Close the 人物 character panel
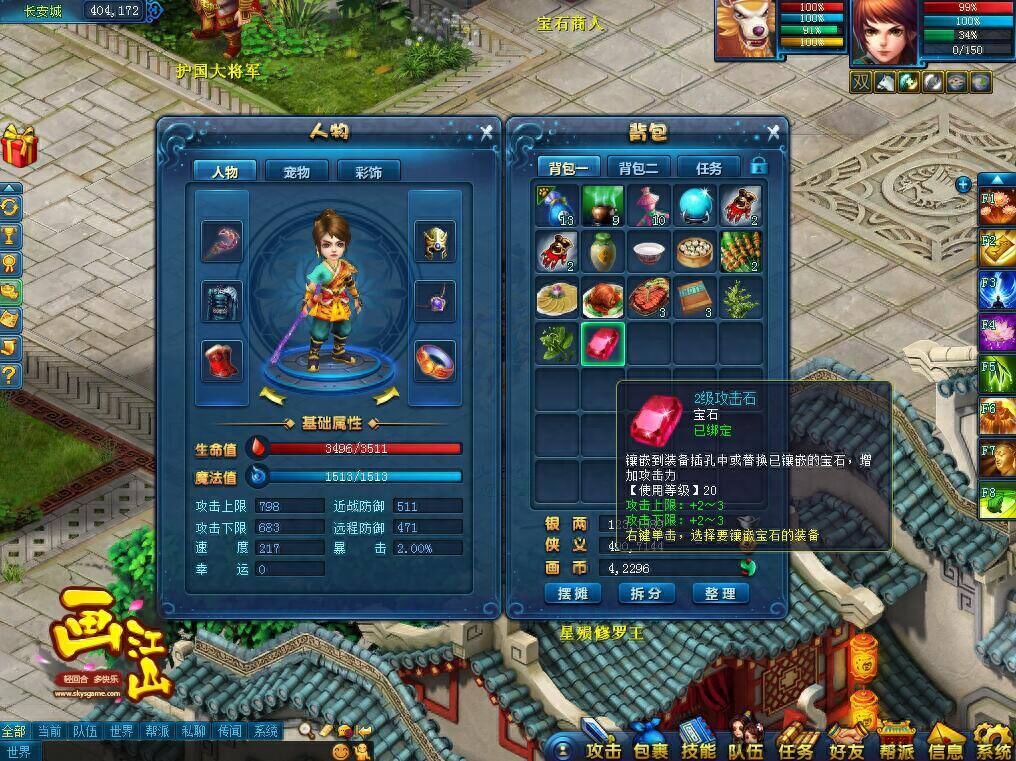Viewport: 1016px width, 761px height. (486, 131)
